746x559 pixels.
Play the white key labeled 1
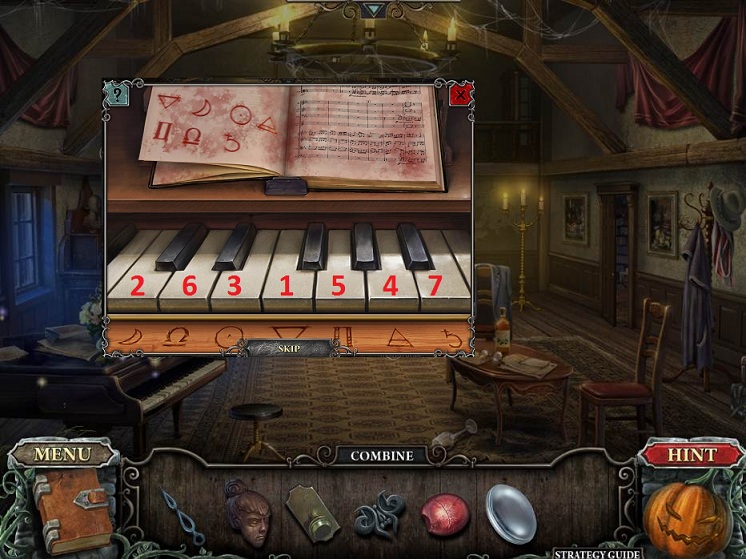click(x=286, y=287)
